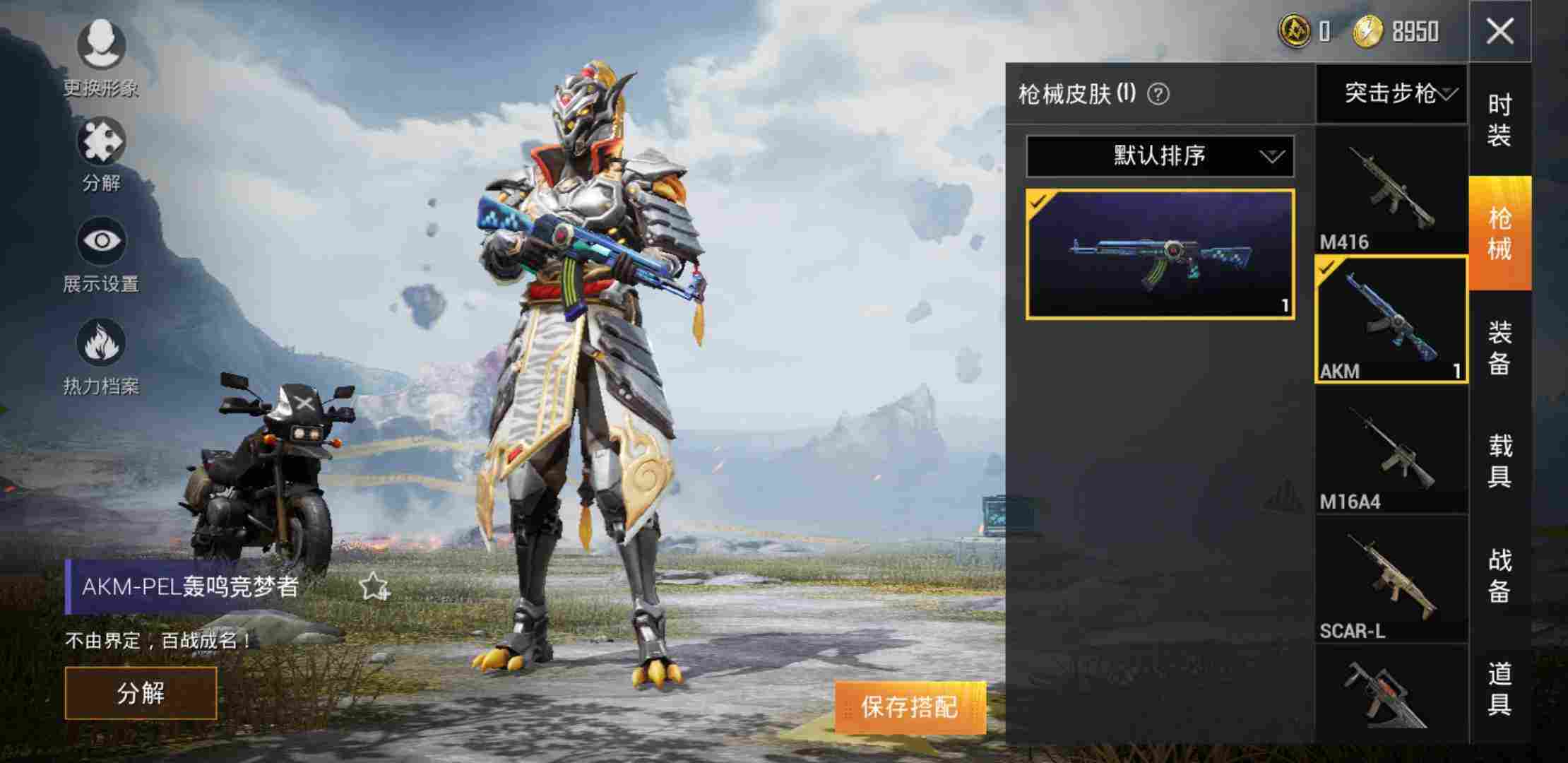Favorite the AKM skin with the star
Image resolution: width=1568 pixels, height=763 pixels.
point(373,586)
